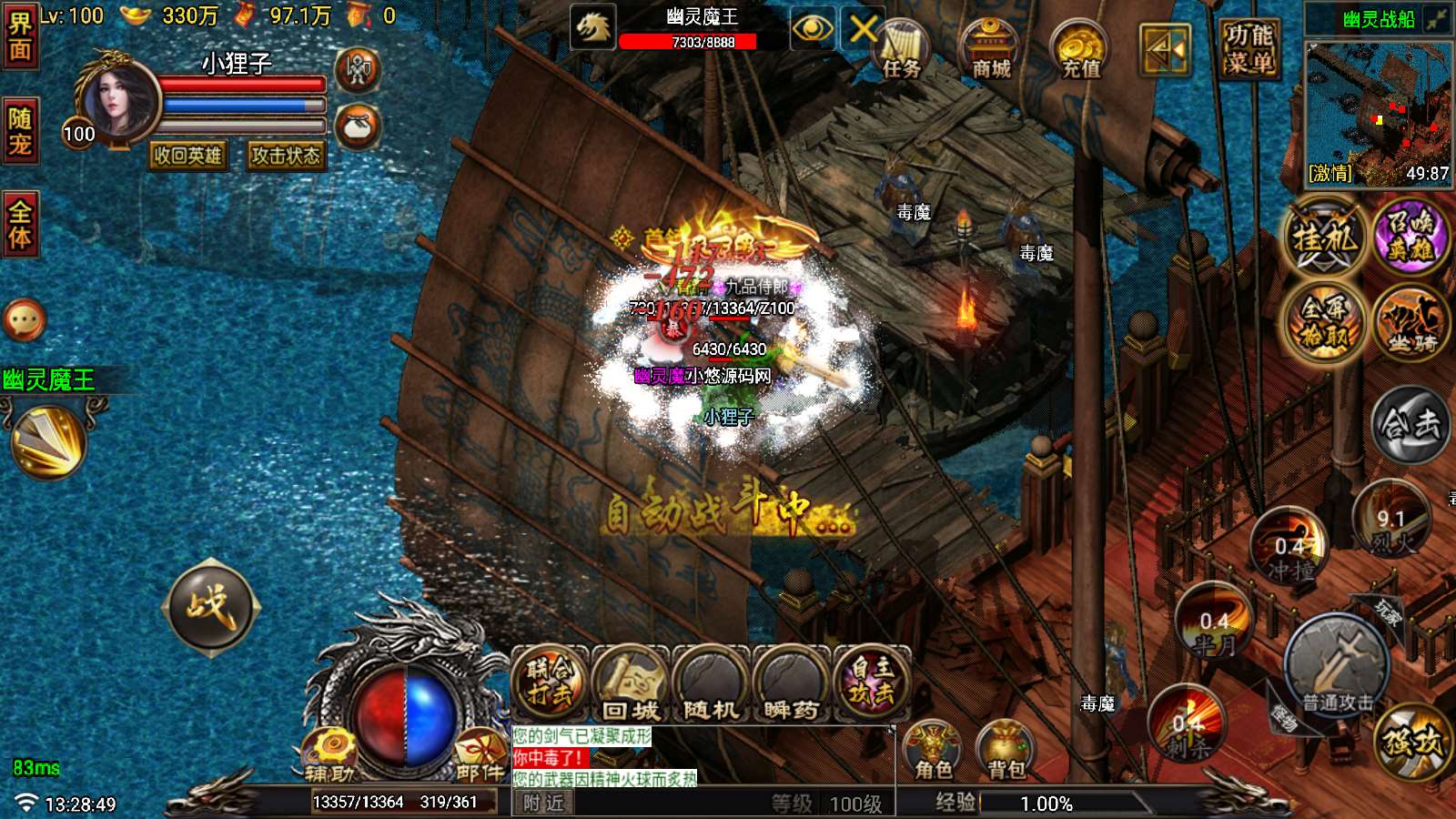This screenshot has width=1456, height=819.
Task: Open the 任务 quest menu
Action: click(901, 50)
